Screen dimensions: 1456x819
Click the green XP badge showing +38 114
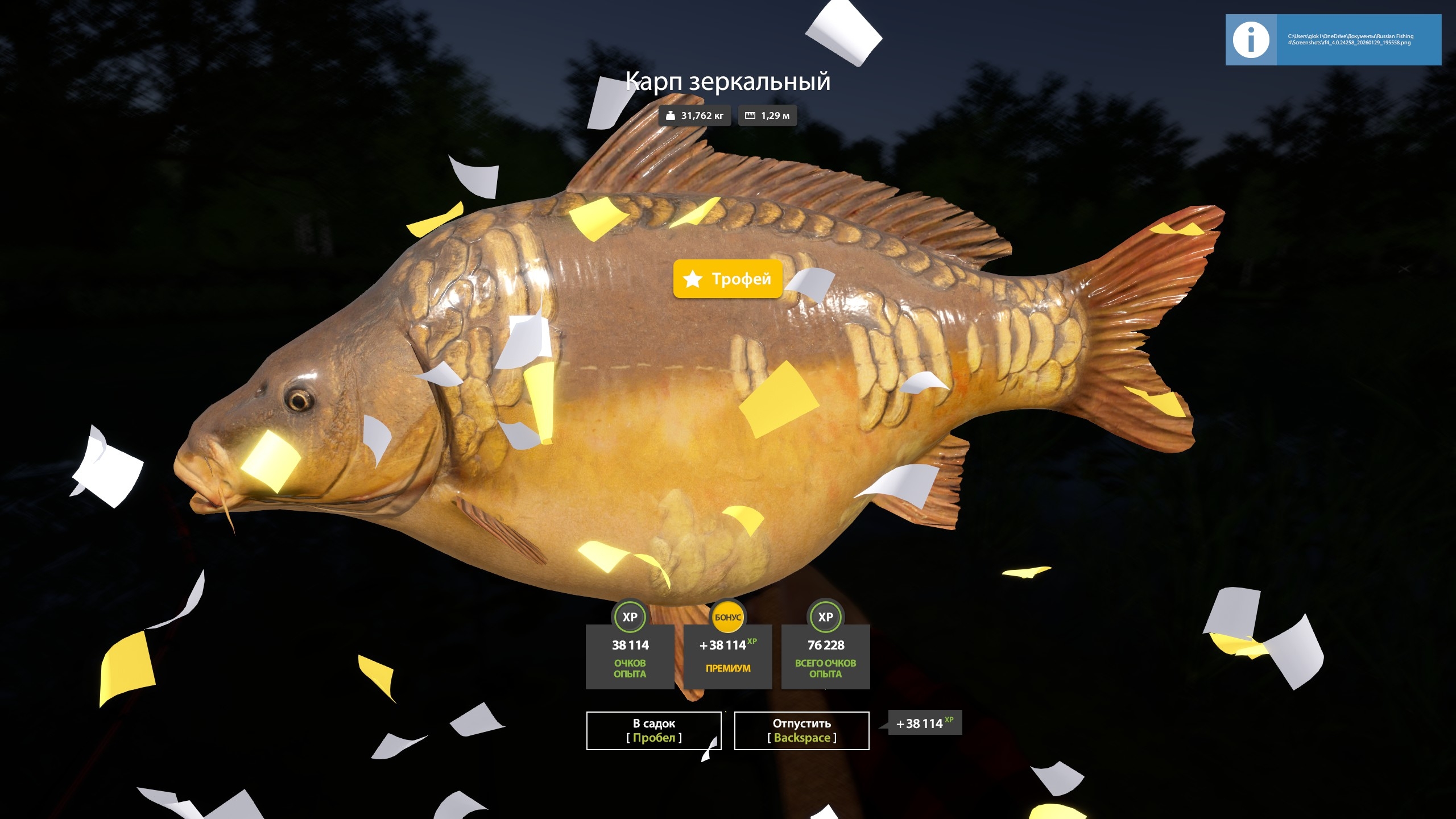click(924, 723)
